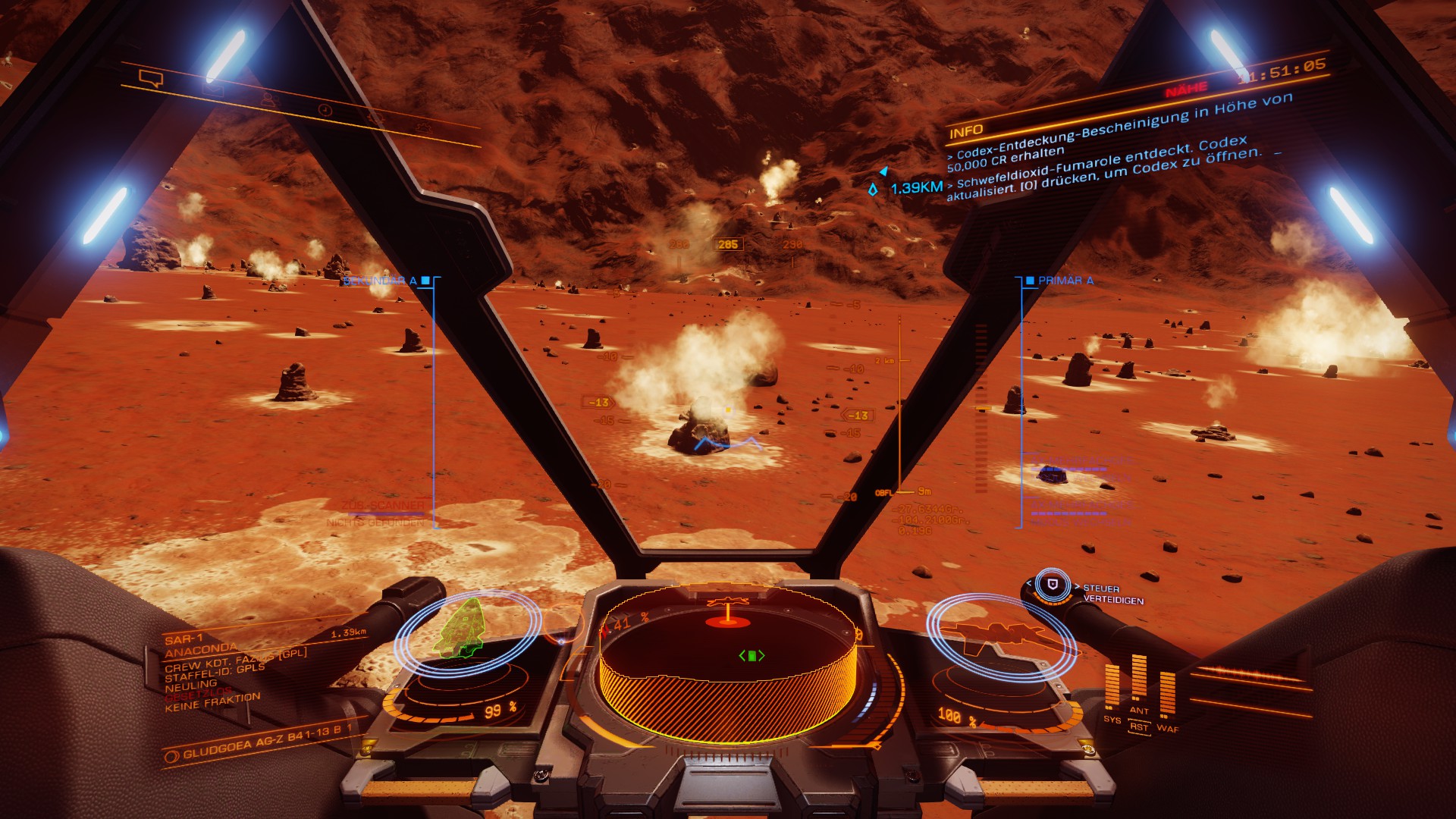Image resolution: width=1456 pixels, height=819 pixels.
Task: Open the clock history tab
Action: 325,110
